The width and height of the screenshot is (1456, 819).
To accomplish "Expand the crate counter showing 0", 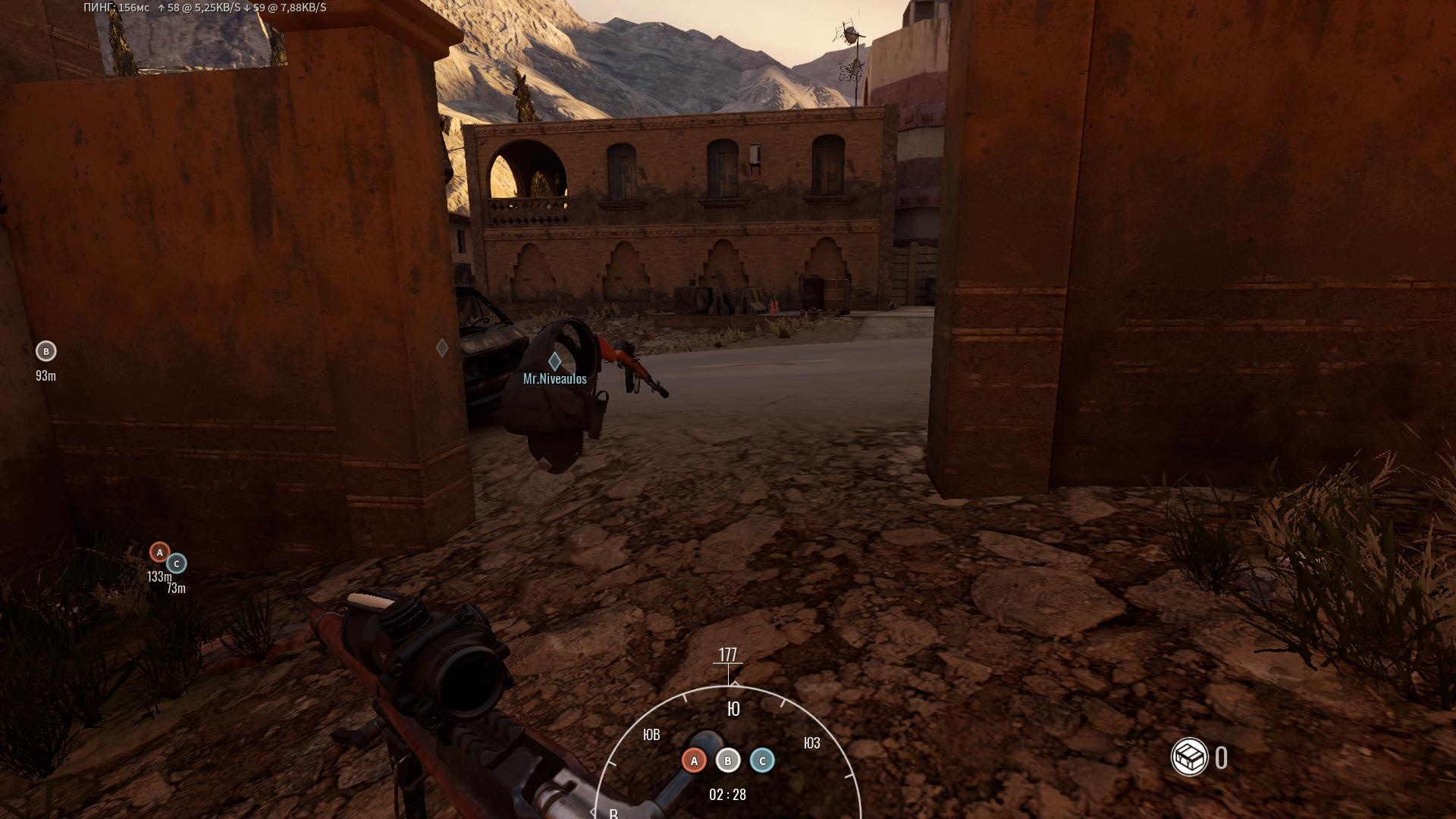I will coord(1221,756).
